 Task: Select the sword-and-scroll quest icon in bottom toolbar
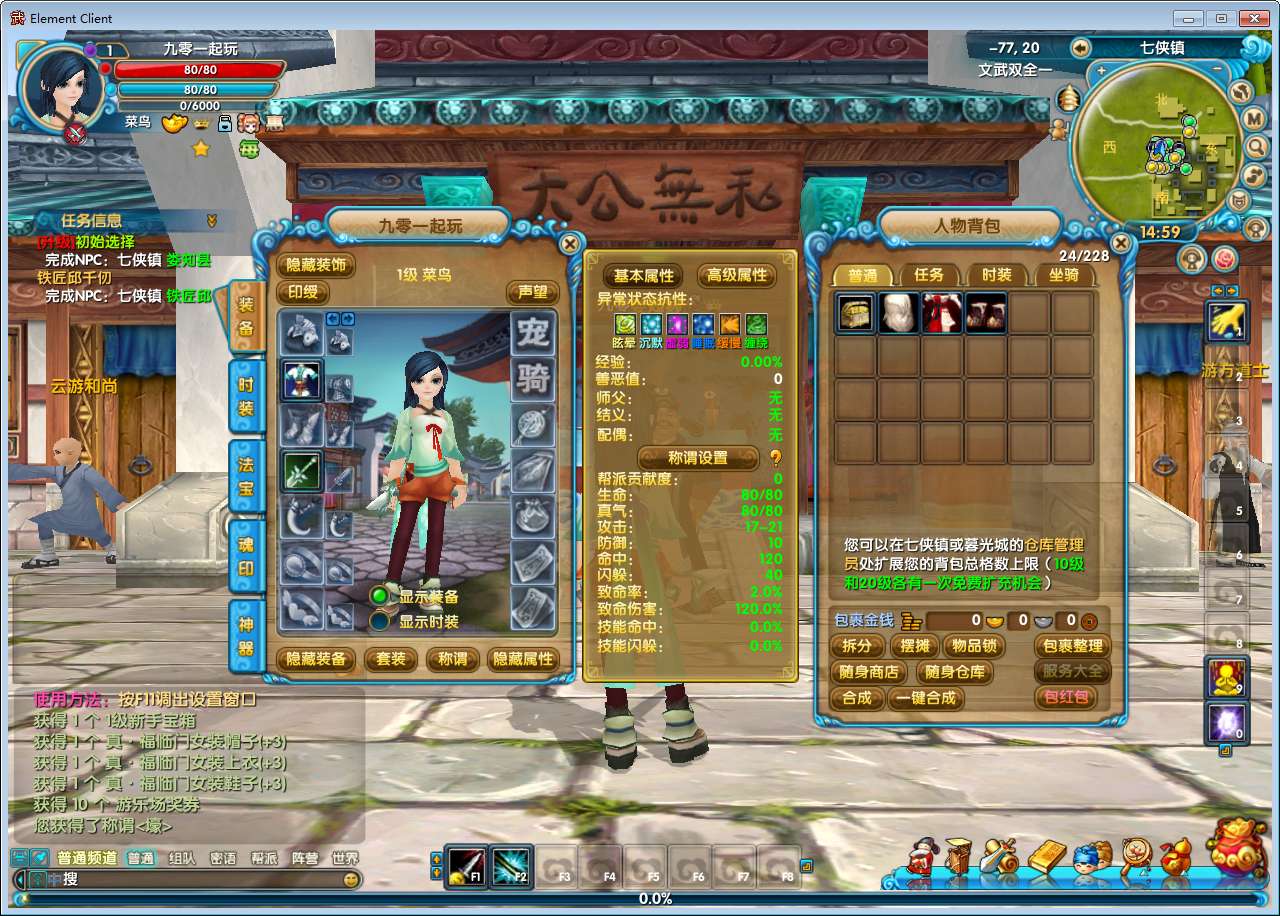tap(997, 856)
